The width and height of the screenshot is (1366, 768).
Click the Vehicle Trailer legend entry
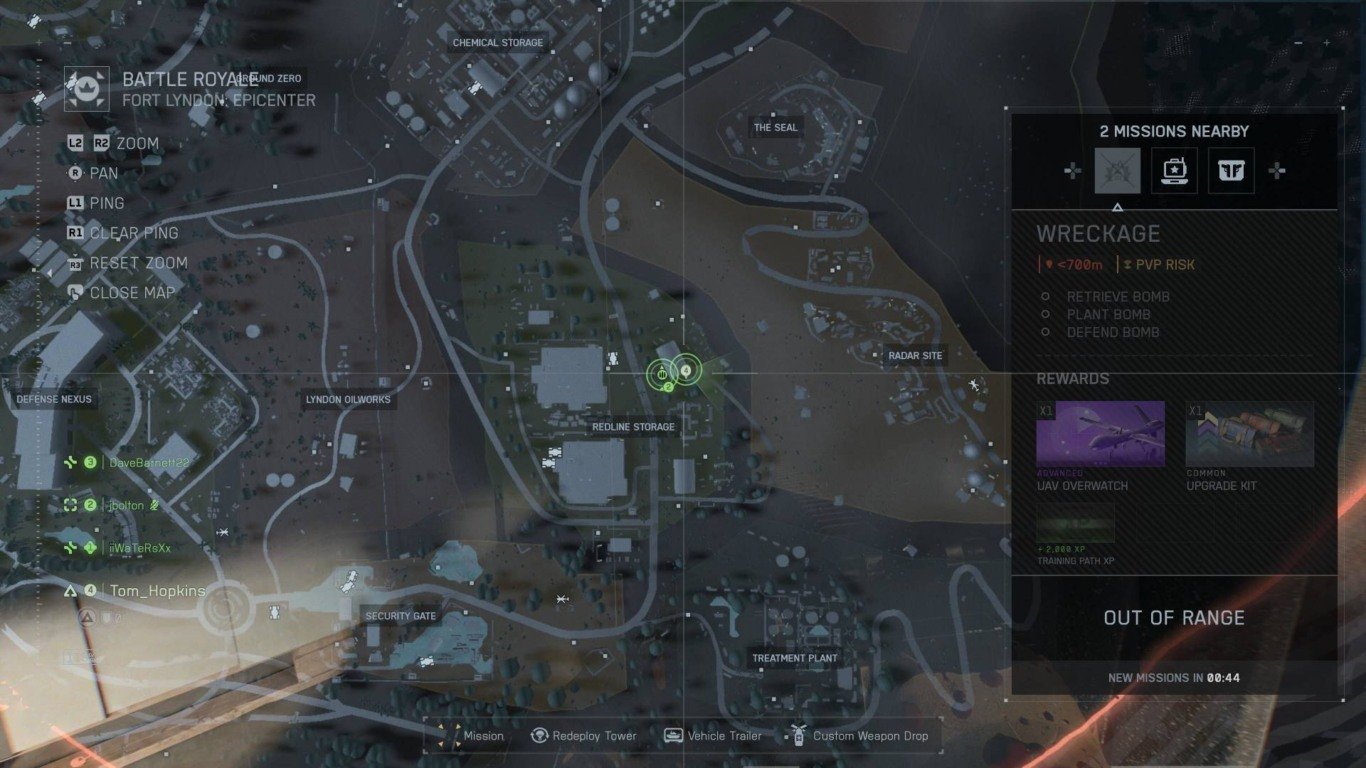tap(712, 736)
